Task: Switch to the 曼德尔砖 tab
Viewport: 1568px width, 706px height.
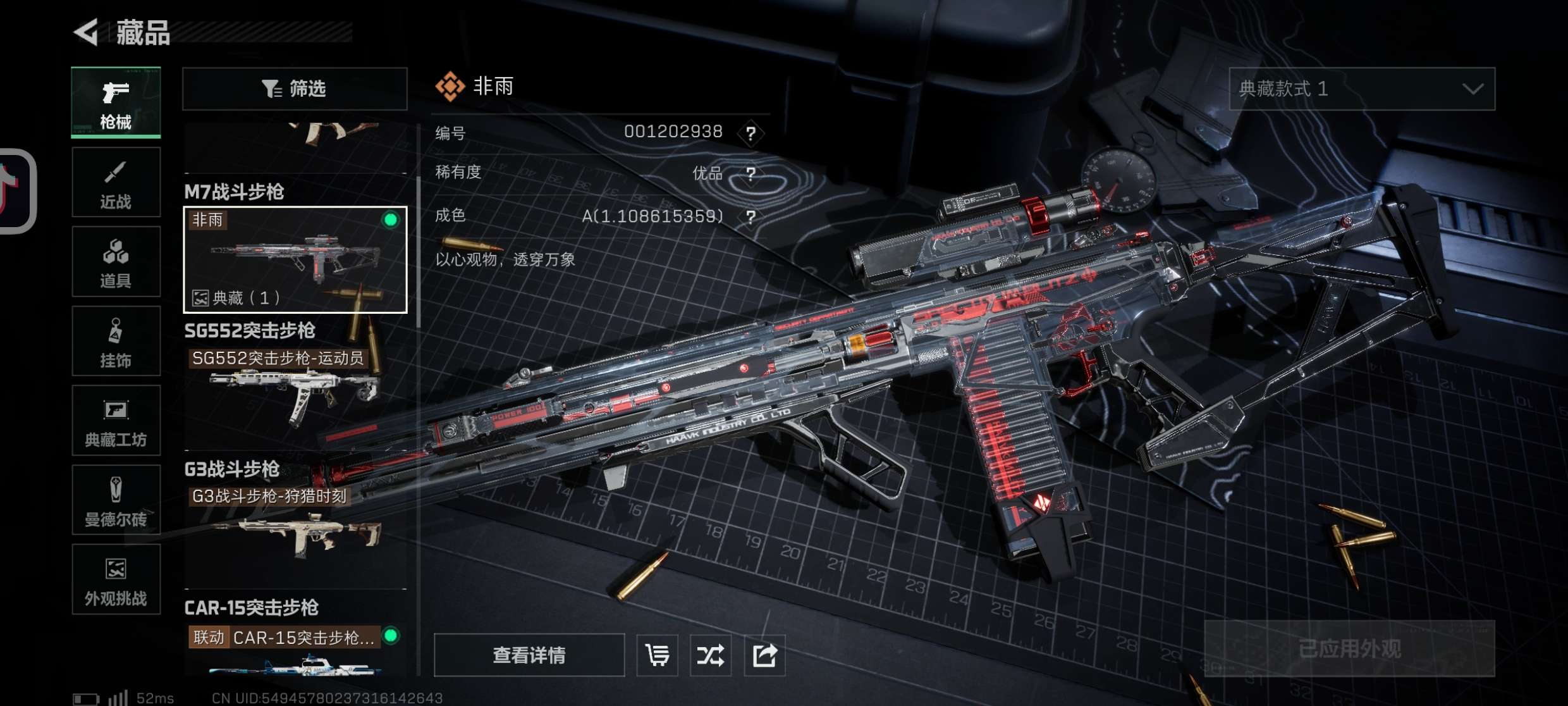Action: click(x=116, y=500)
